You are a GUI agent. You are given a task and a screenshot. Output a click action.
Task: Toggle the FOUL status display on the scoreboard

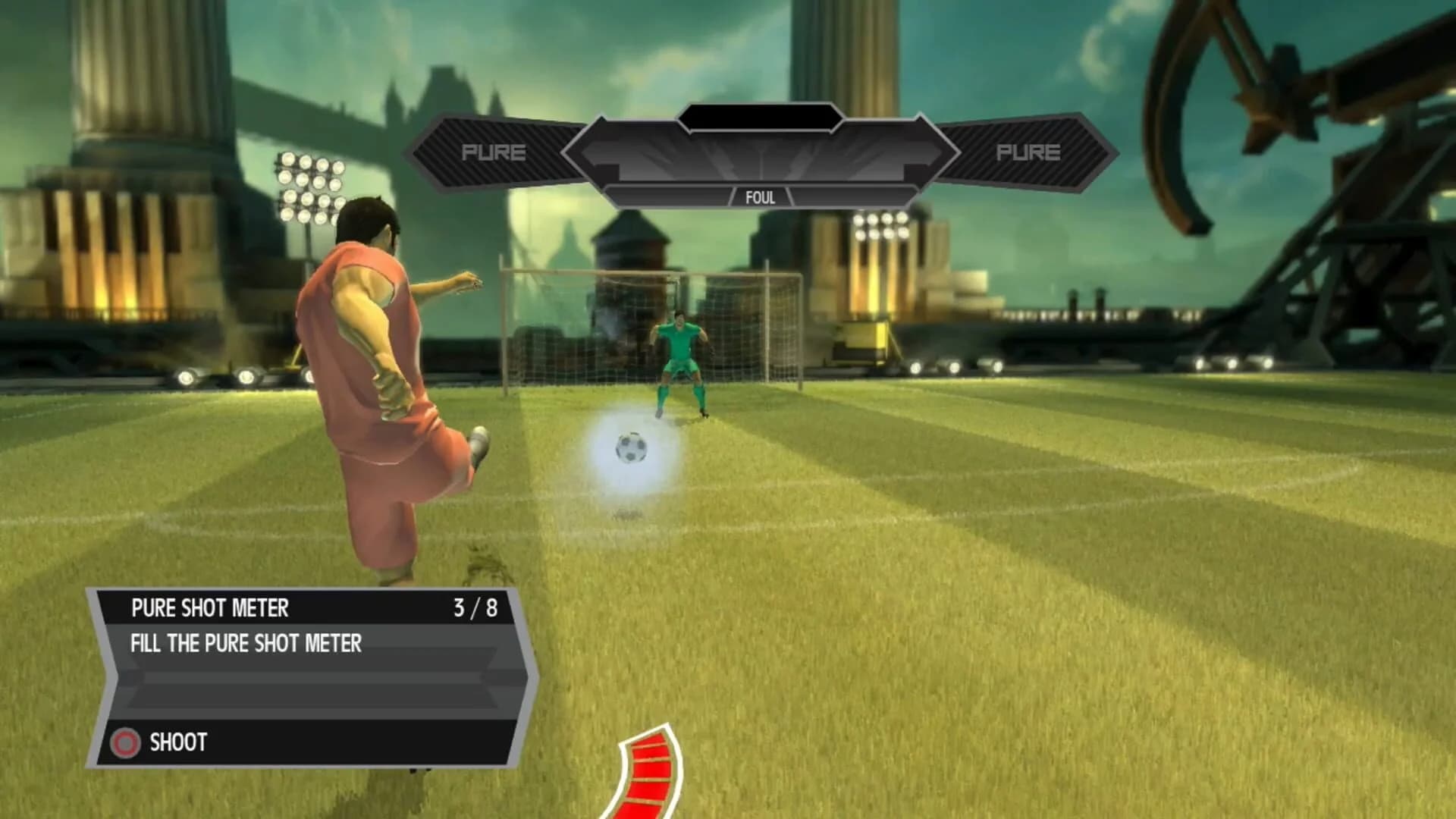[760, 199]
